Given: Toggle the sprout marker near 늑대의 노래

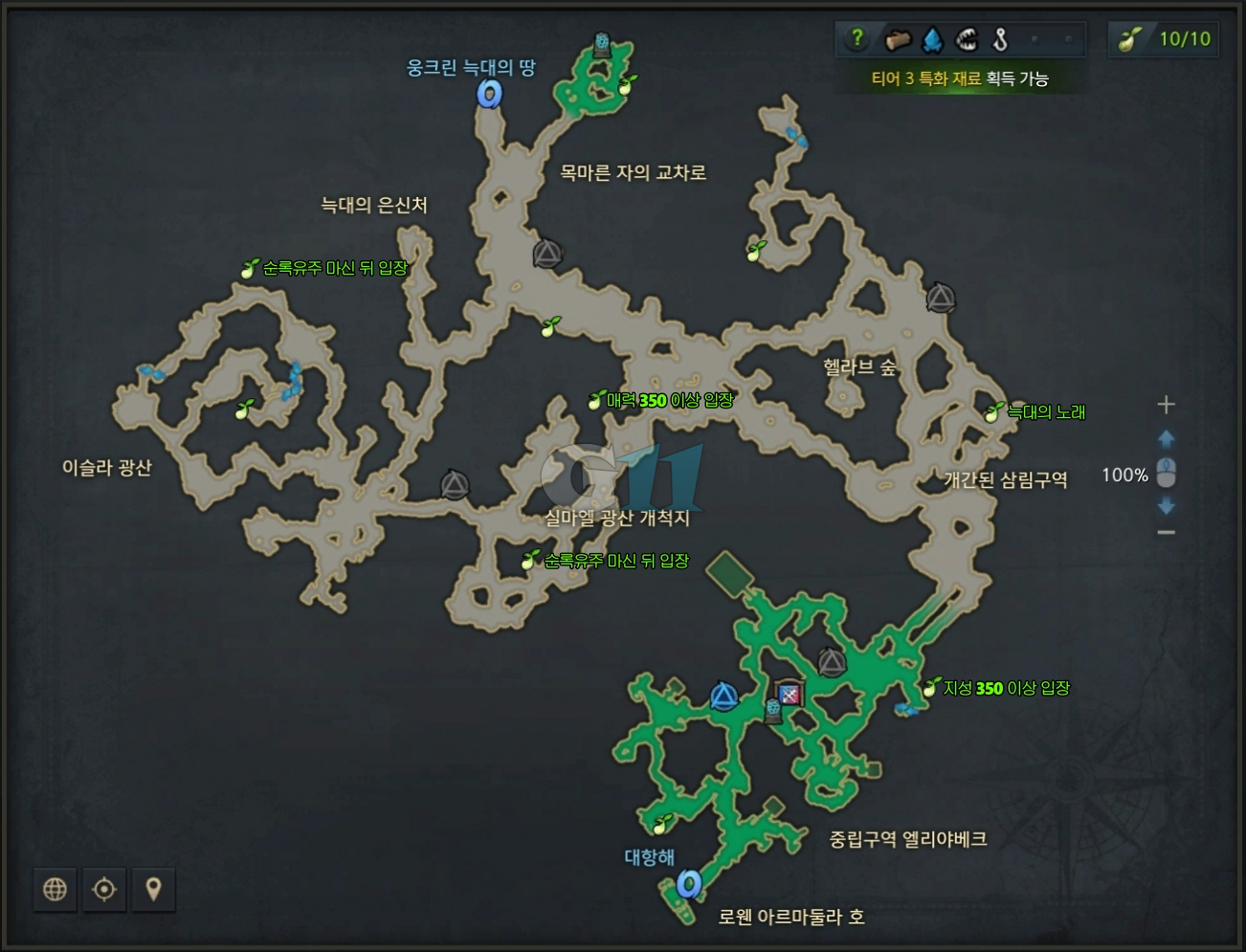Looking at the screenshot, I should pos(991,411).
